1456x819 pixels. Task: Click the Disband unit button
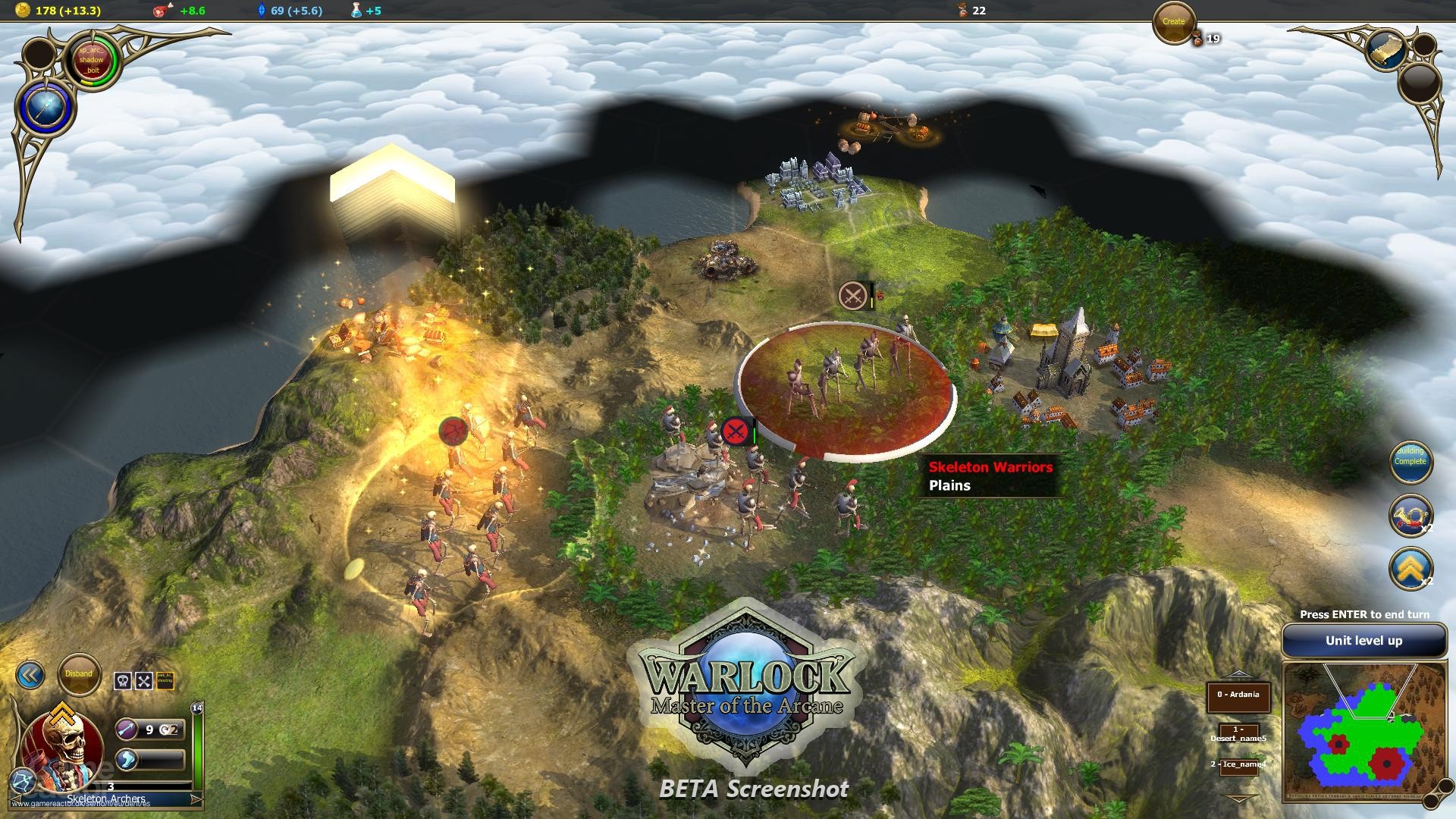(79, 674)
